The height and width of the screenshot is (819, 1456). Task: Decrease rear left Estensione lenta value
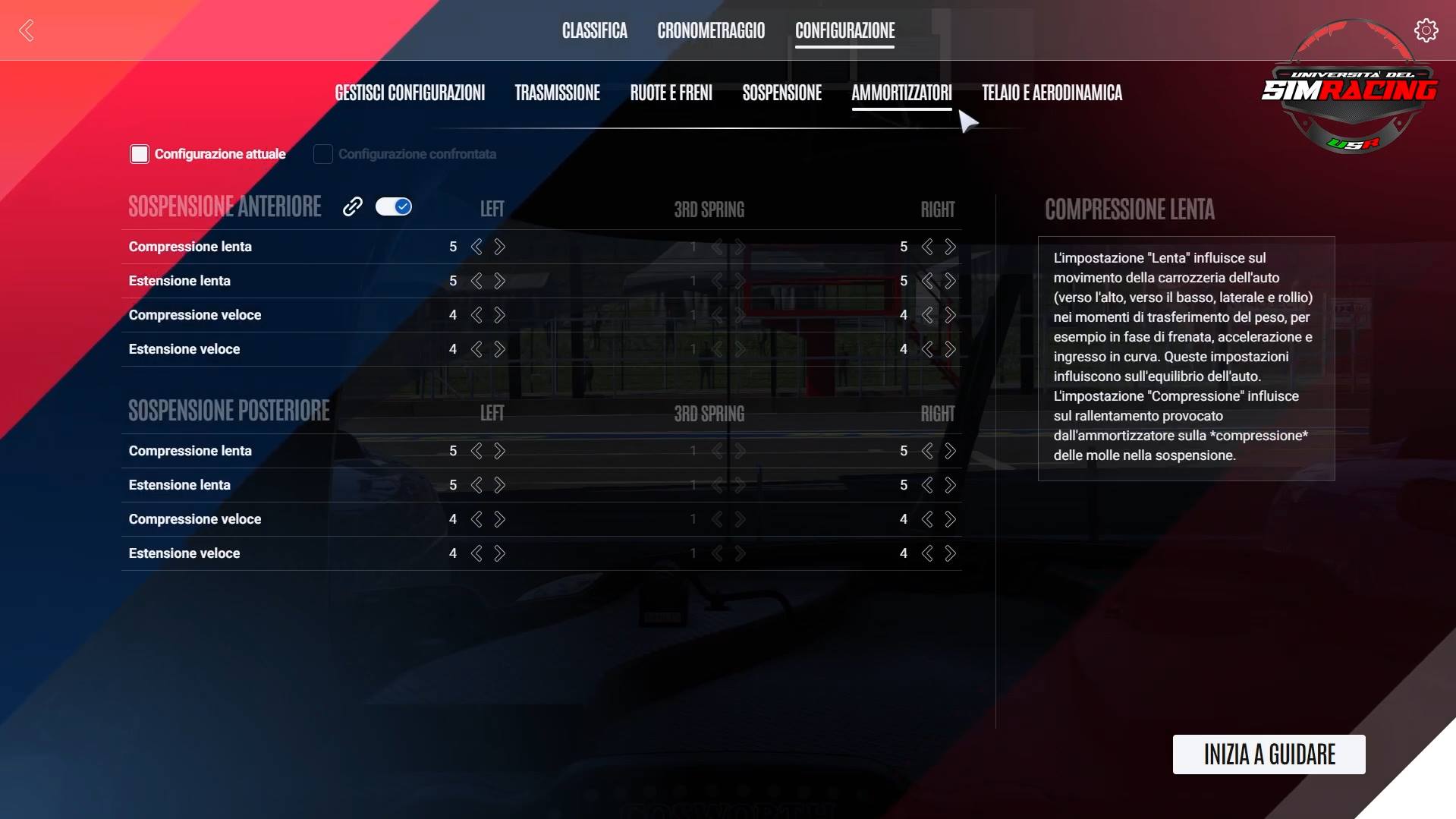pyautogui.click(x=476, y=485)
